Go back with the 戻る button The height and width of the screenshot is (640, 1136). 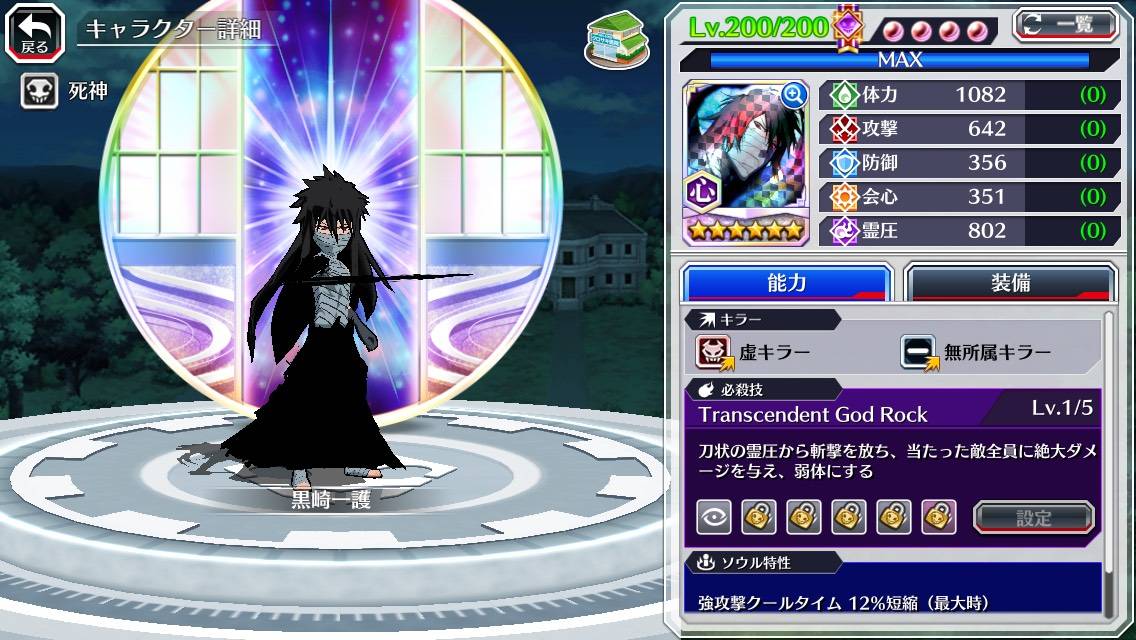[35, 29]
